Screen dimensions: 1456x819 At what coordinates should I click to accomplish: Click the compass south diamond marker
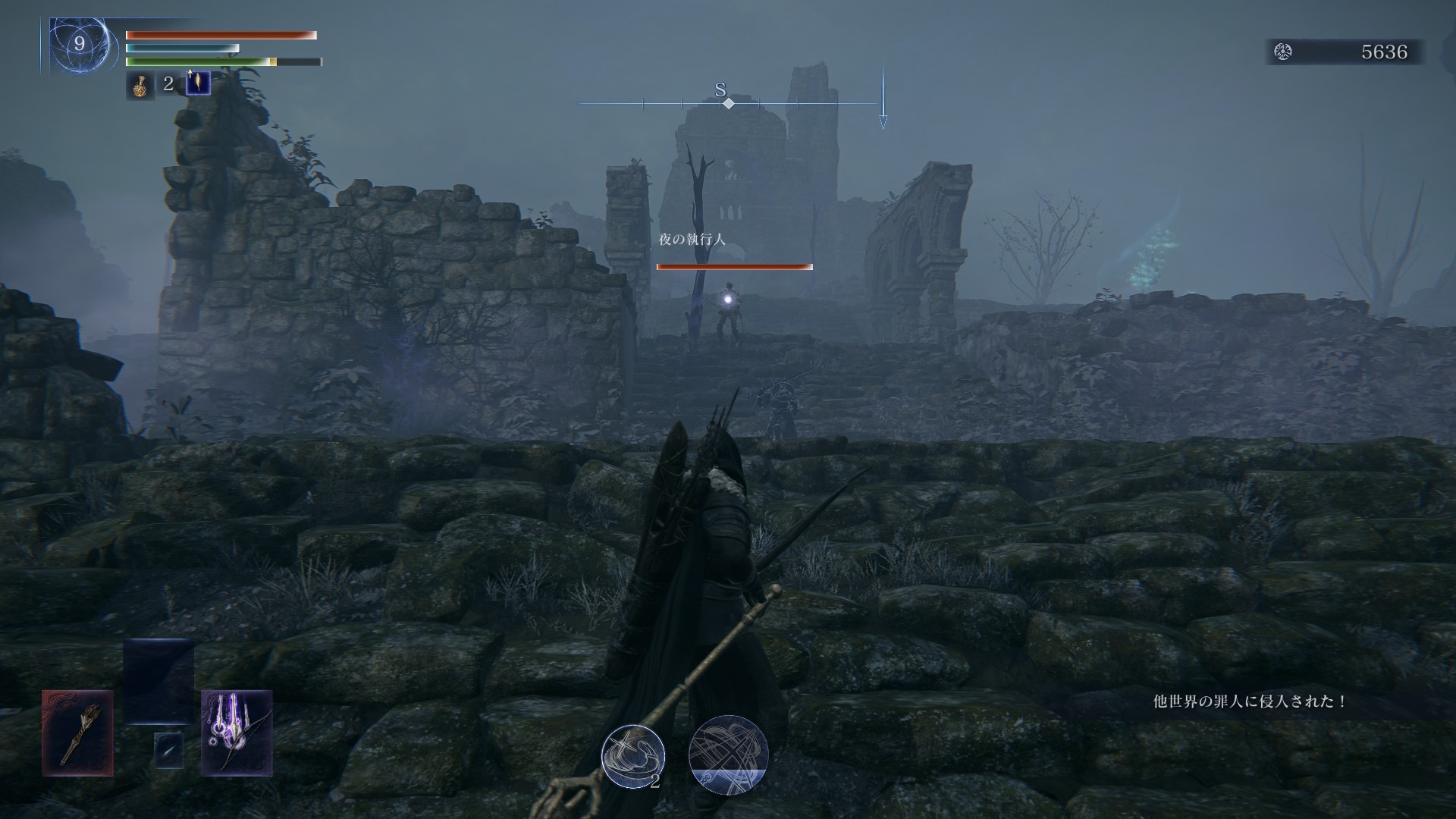point(728,103)
